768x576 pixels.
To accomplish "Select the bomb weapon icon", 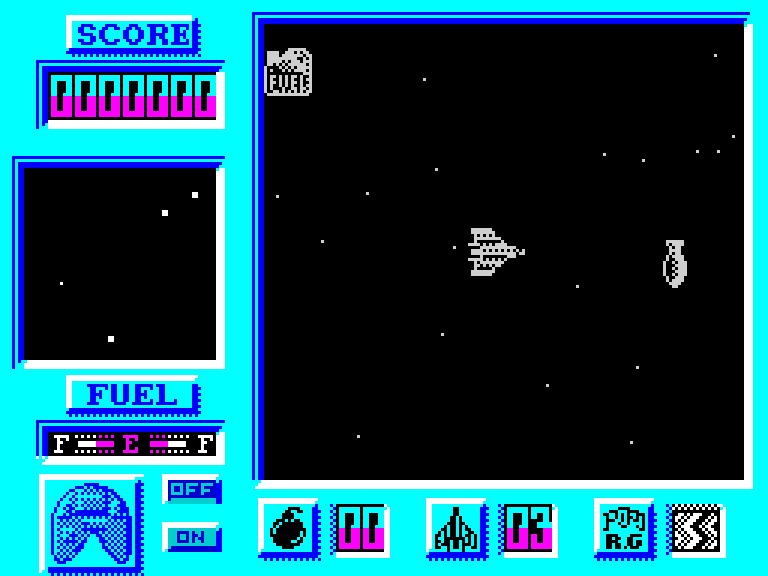I will click(x=288, y=528).
